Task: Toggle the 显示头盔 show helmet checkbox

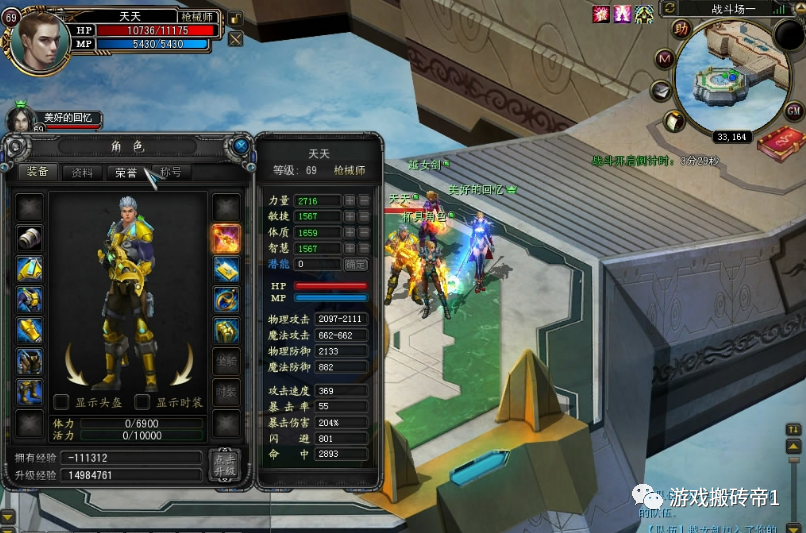Action: coord(61,402)
